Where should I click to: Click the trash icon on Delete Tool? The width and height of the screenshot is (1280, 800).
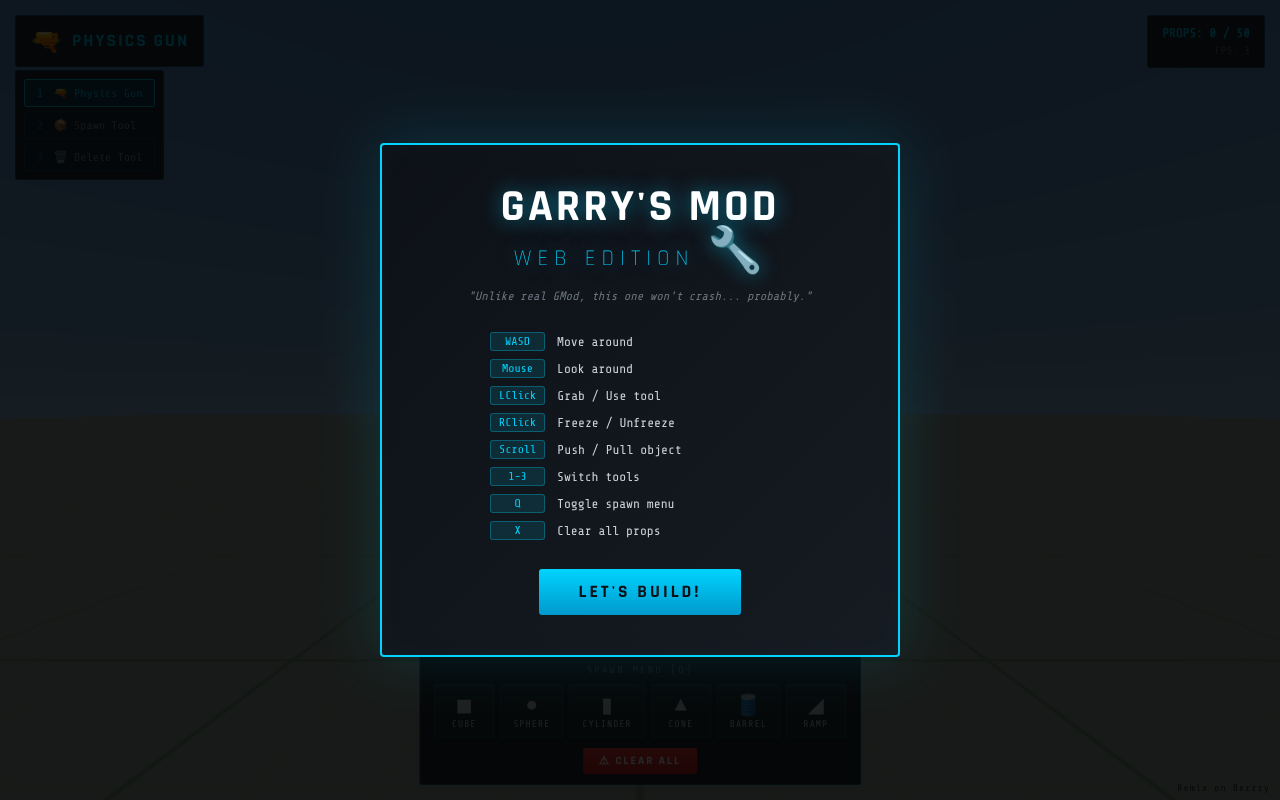(x=60, y=156)
